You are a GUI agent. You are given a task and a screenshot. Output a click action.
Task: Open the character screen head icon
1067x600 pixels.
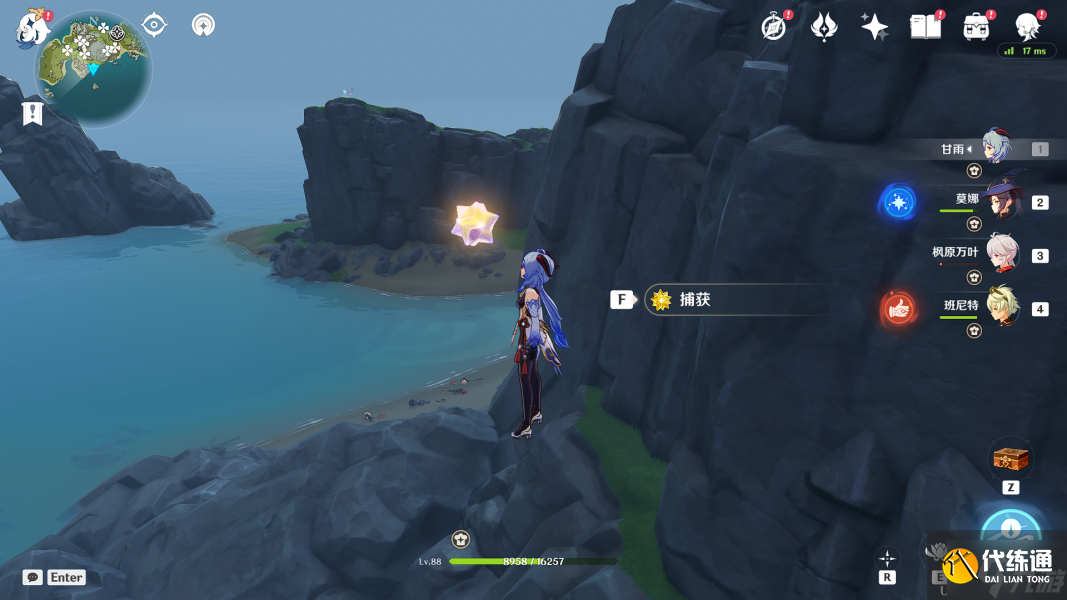click(x=1027, y=27)
